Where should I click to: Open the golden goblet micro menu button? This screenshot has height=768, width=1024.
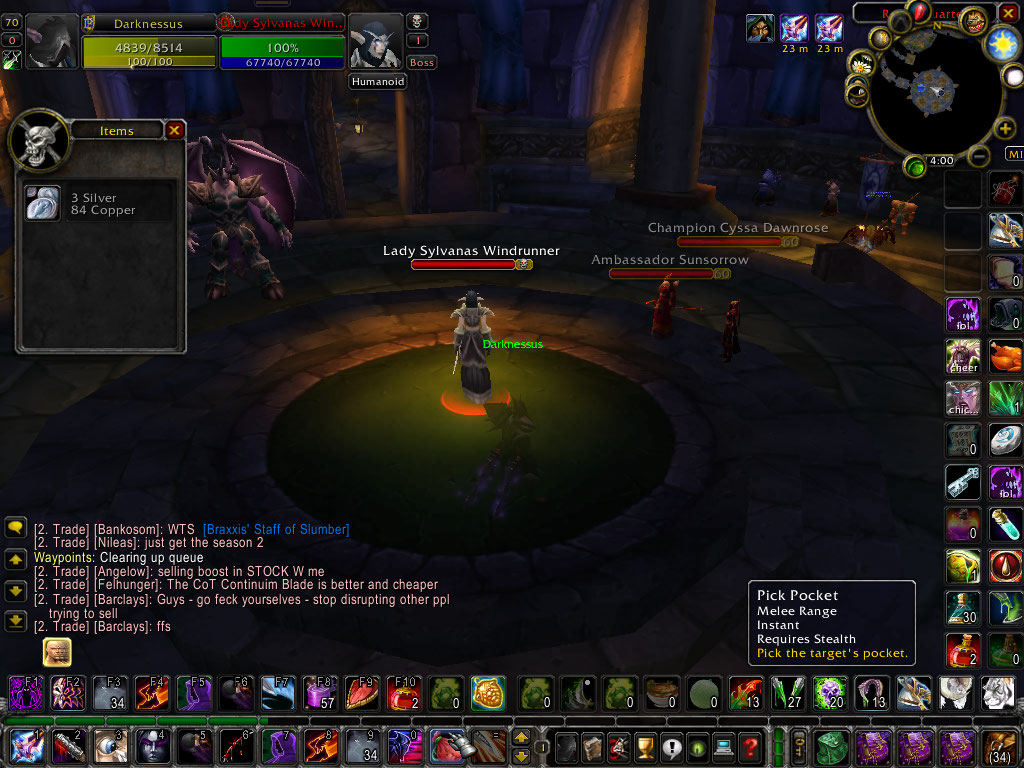(x=645, y=746)
